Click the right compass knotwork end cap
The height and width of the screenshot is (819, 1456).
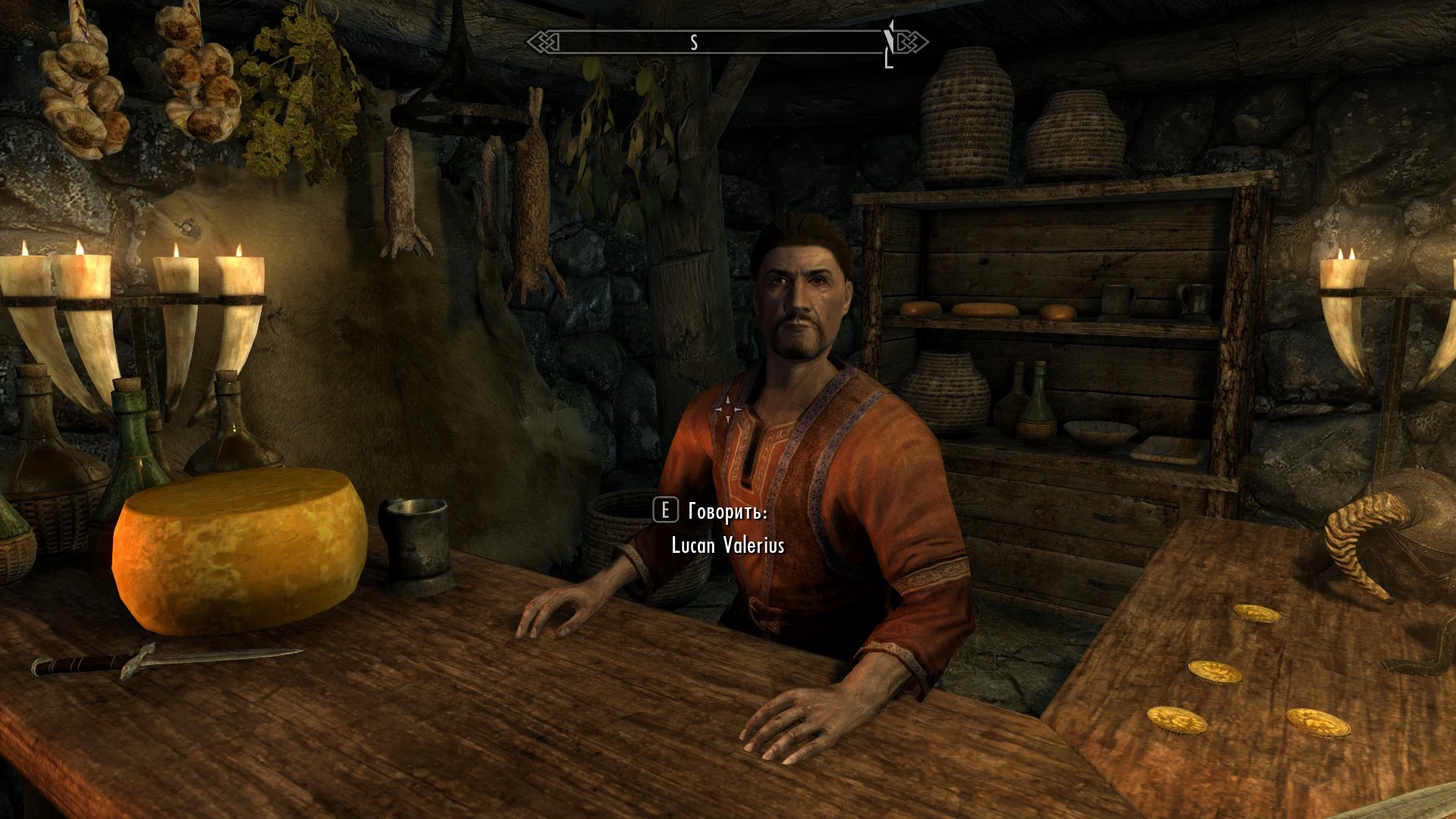912,43
